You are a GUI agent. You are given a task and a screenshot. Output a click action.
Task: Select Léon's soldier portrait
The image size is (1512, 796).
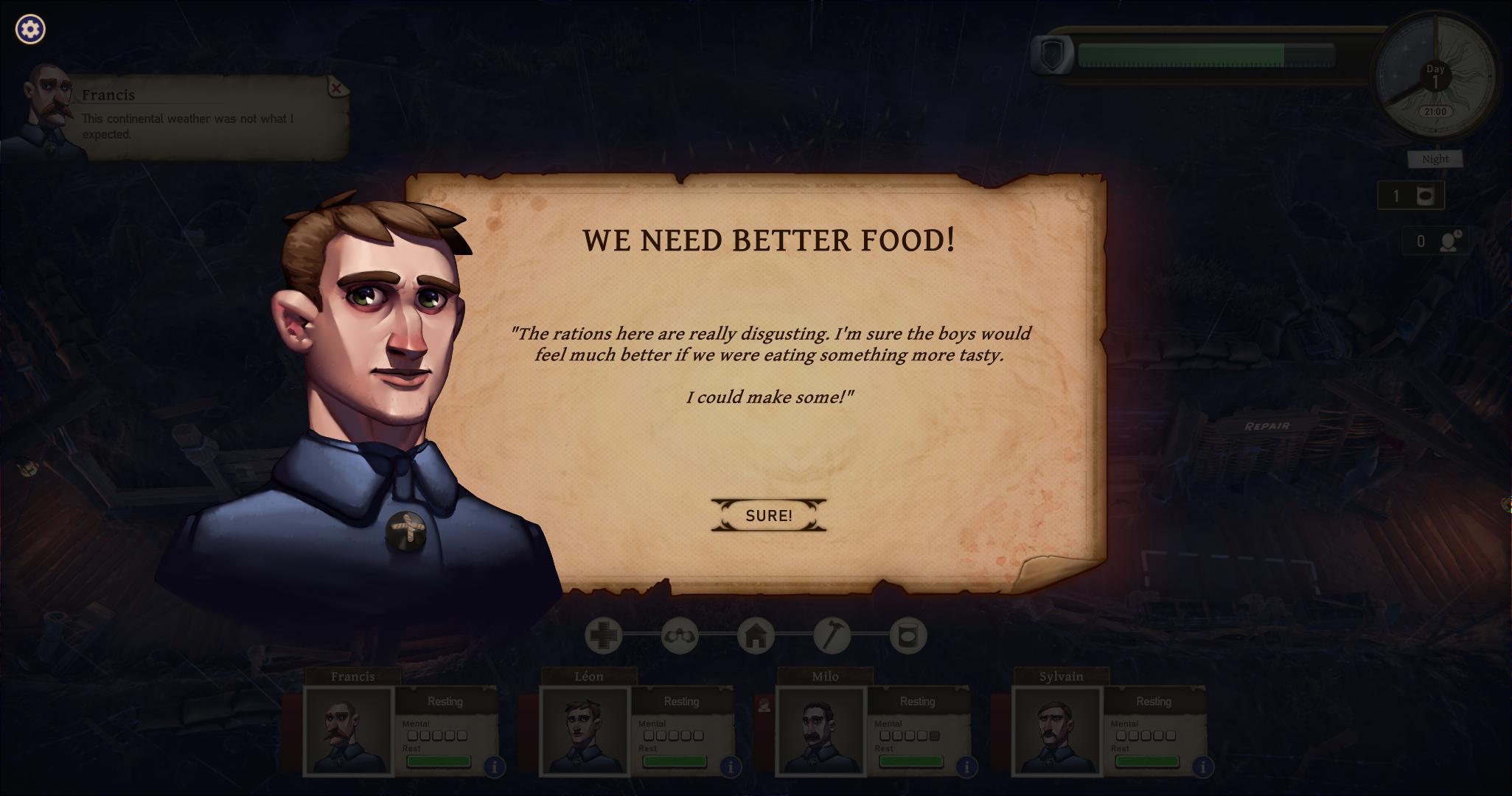tap(585, 730)
